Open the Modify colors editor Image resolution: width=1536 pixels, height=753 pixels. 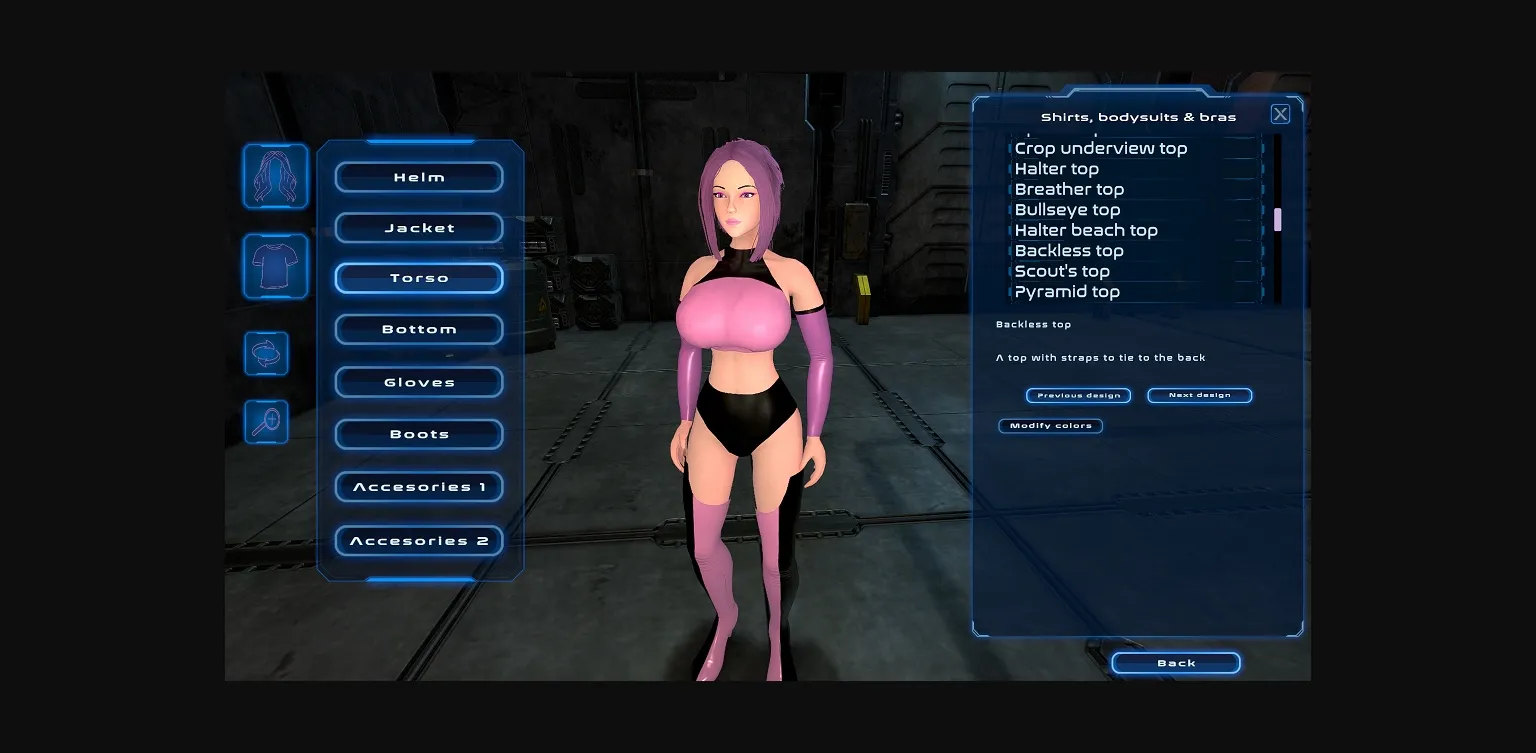[1050, 426]
